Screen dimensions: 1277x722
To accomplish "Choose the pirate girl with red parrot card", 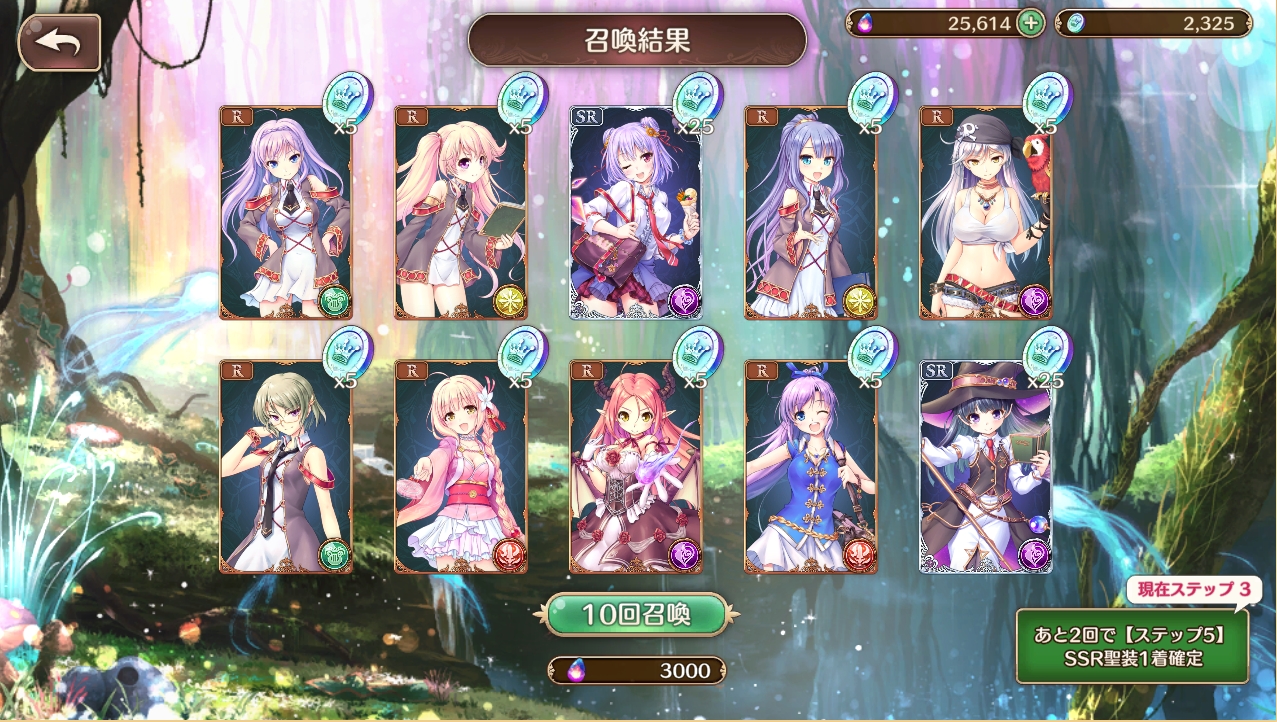I will (985, 213).
